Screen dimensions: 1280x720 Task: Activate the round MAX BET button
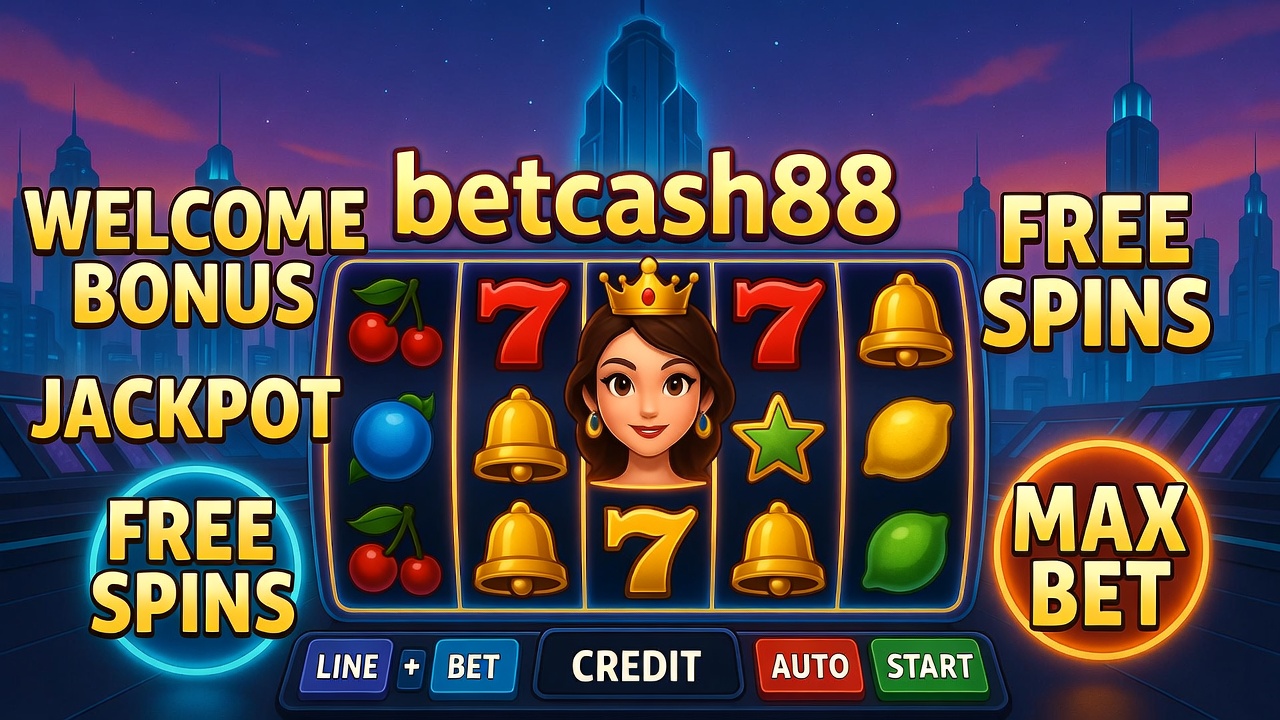pyautogui.click(x=1102, y=548)
